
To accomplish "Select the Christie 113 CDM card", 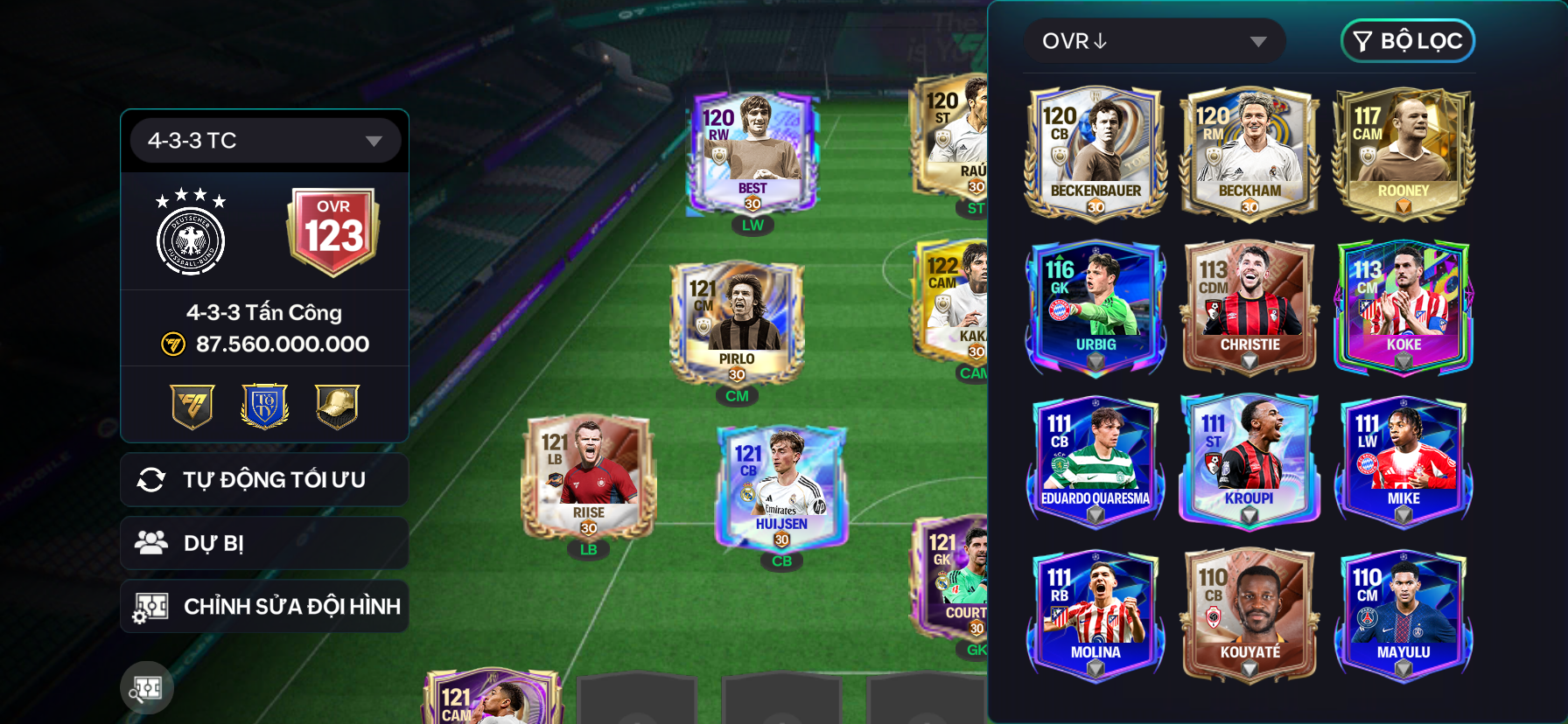I will pos(1249,307).
